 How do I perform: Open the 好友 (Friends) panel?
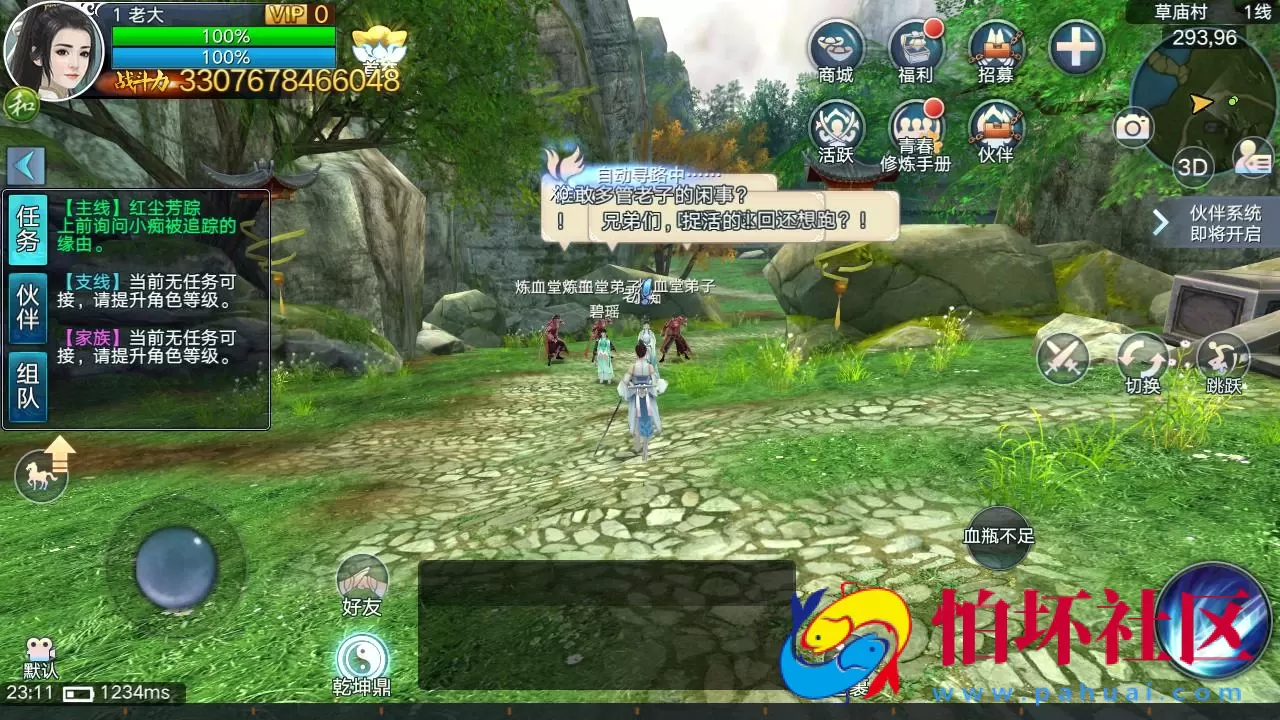[x=362, y=578]
